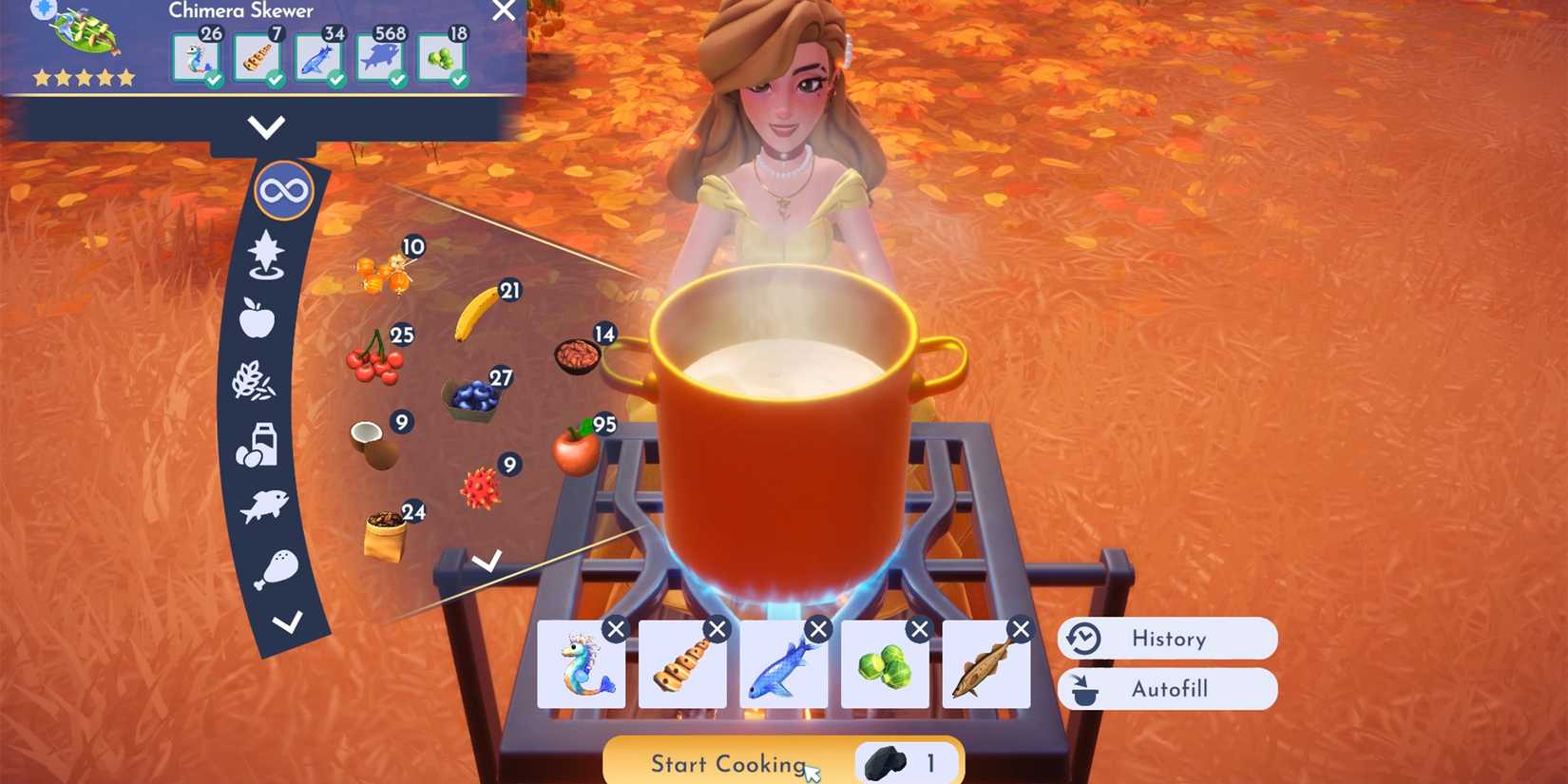This screenshot has width=1568, height=784.
Task: Remove the brussels sprouts ingredient slot
Action: 918,628
